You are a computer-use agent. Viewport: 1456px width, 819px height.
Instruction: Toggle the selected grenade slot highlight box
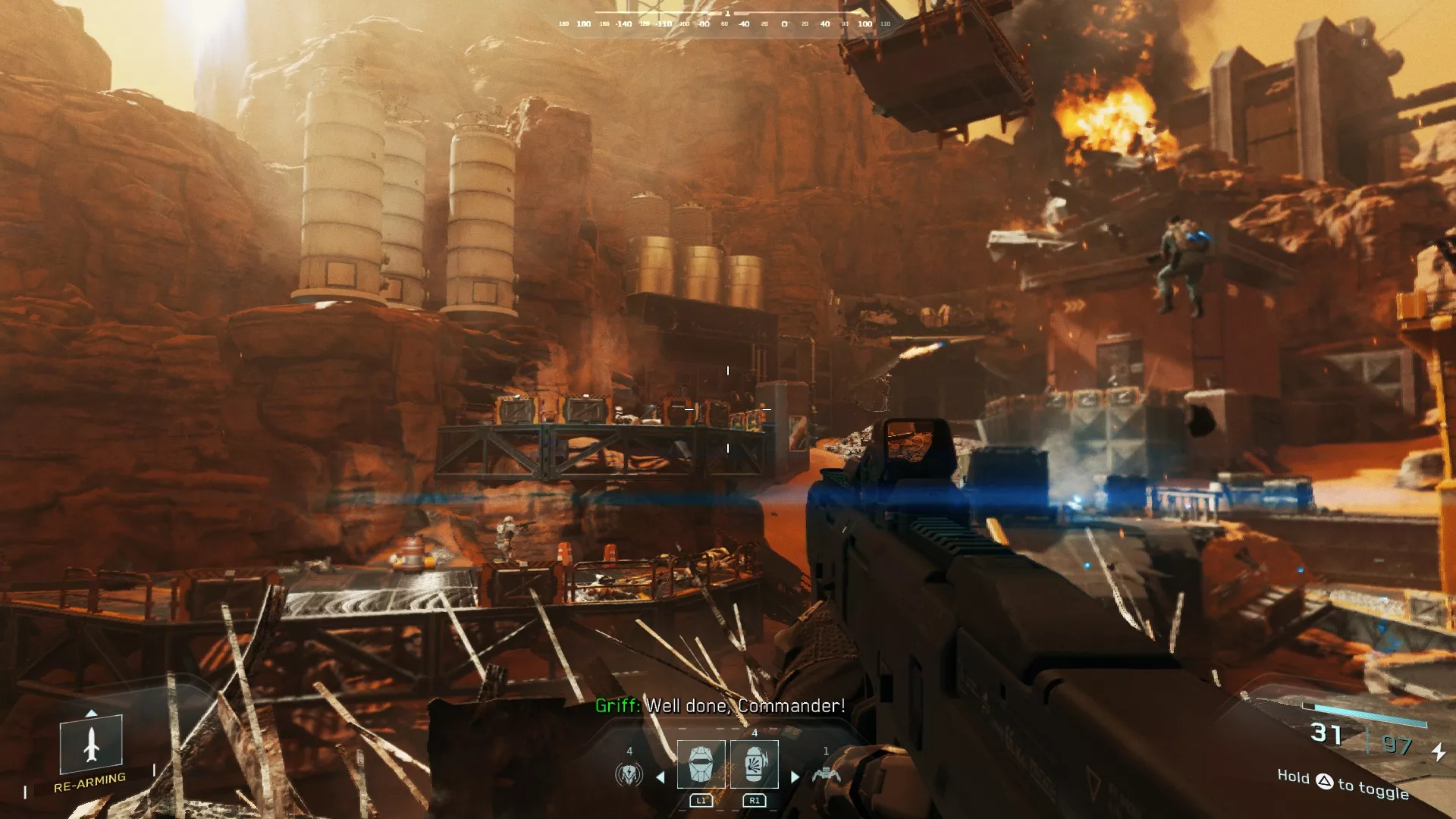[x=754, y=764]
